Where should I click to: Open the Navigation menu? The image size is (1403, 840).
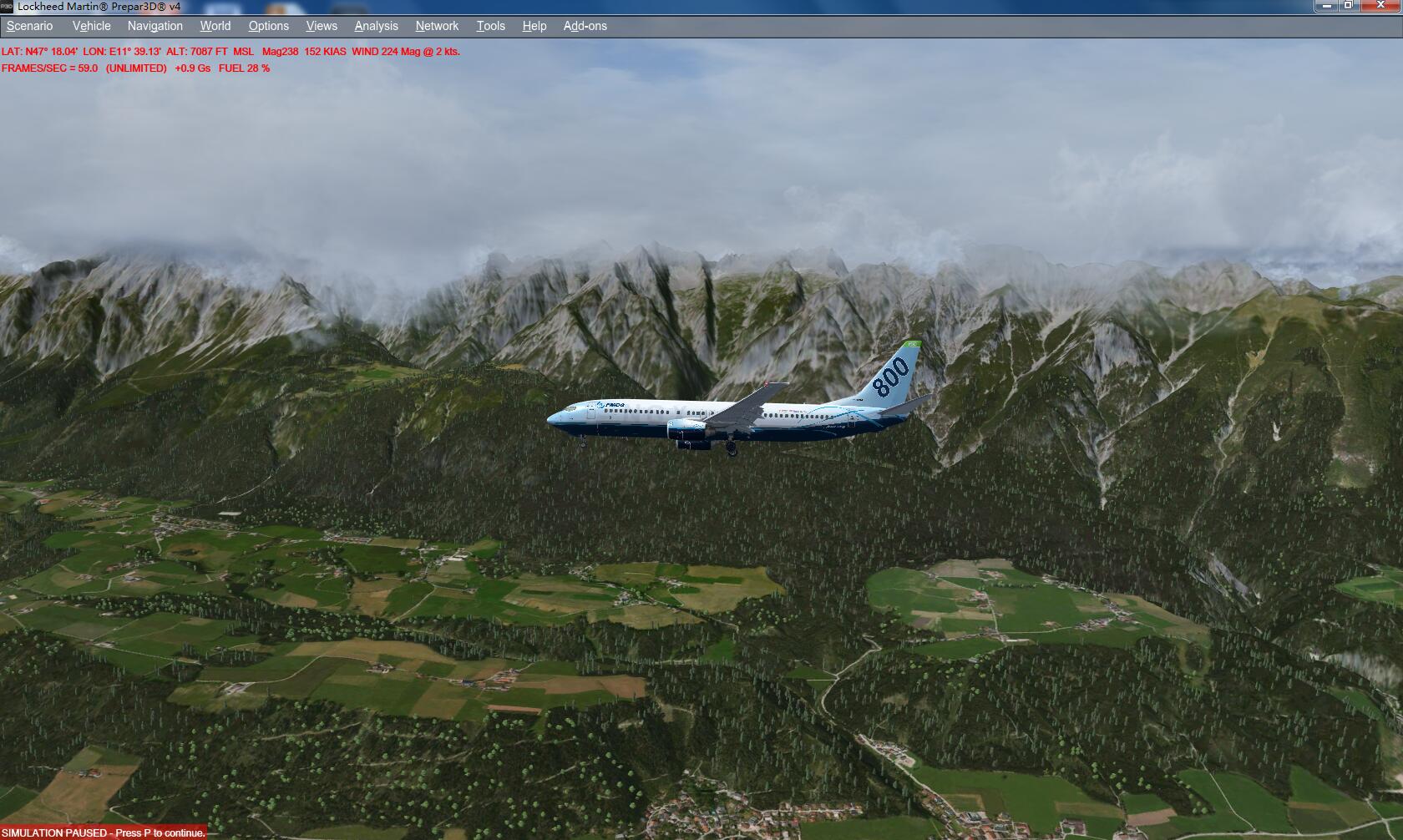pyautogui.click(x=154, y=26)
